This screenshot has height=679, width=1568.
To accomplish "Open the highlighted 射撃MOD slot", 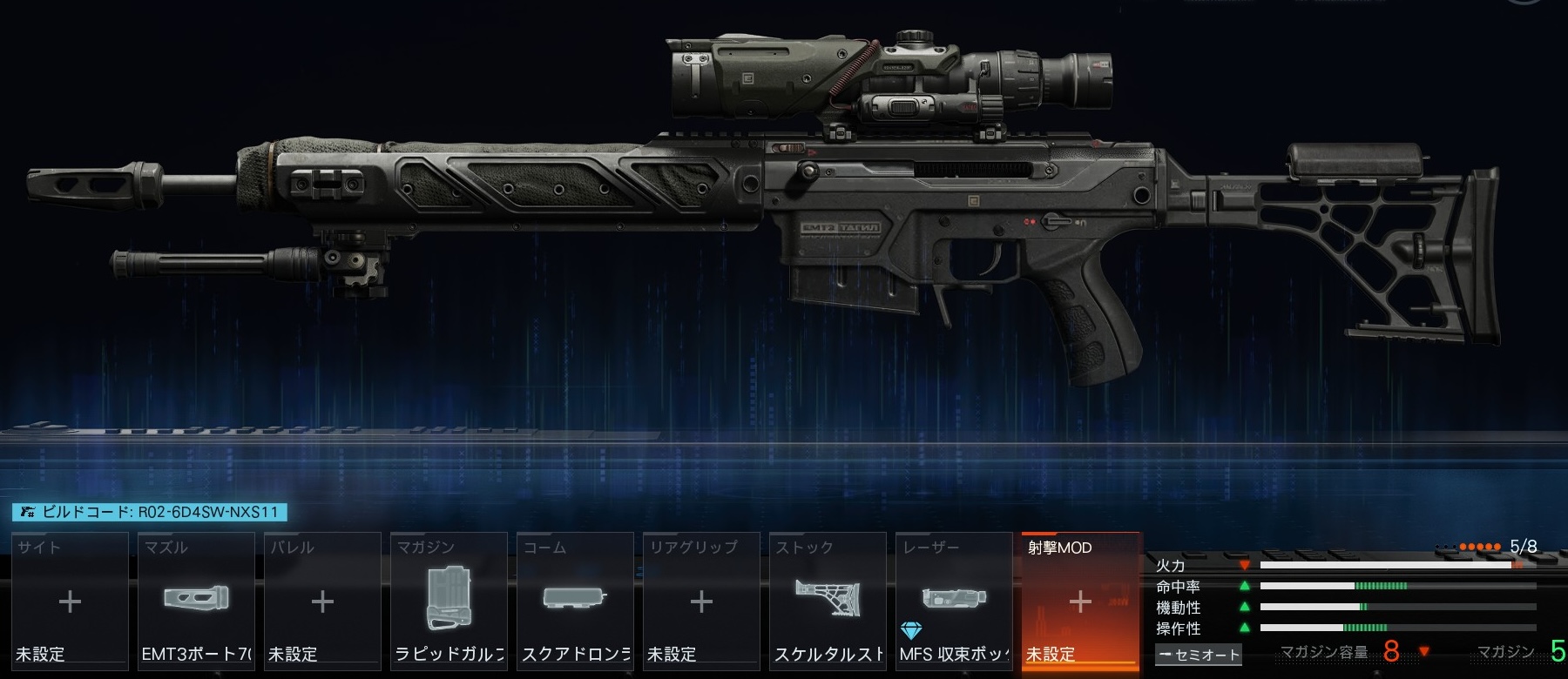I will pyautogui.click(x=1080, y=602).
